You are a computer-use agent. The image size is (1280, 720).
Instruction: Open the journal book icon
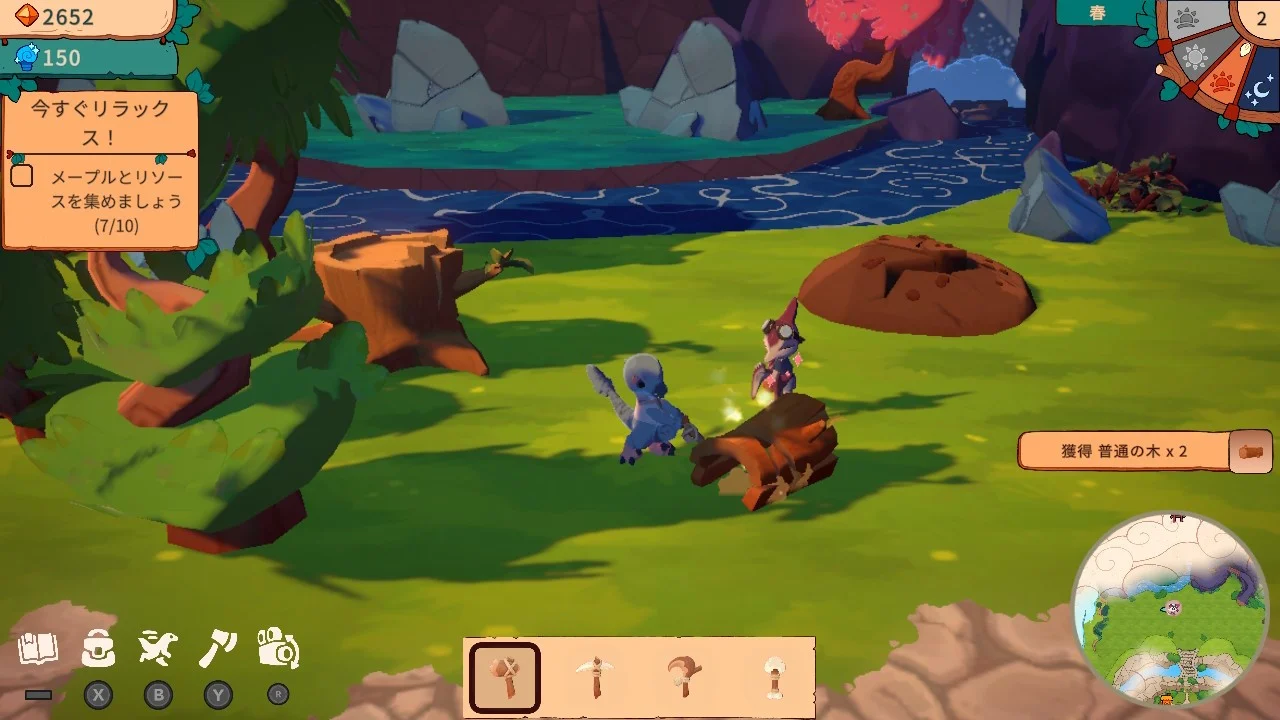(x=38, y=650)
